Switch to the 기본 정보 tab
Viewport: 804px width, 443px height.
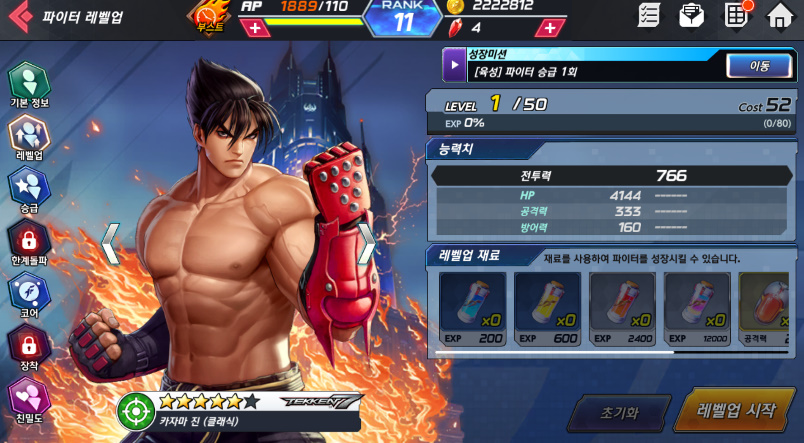tap(29, 86)
